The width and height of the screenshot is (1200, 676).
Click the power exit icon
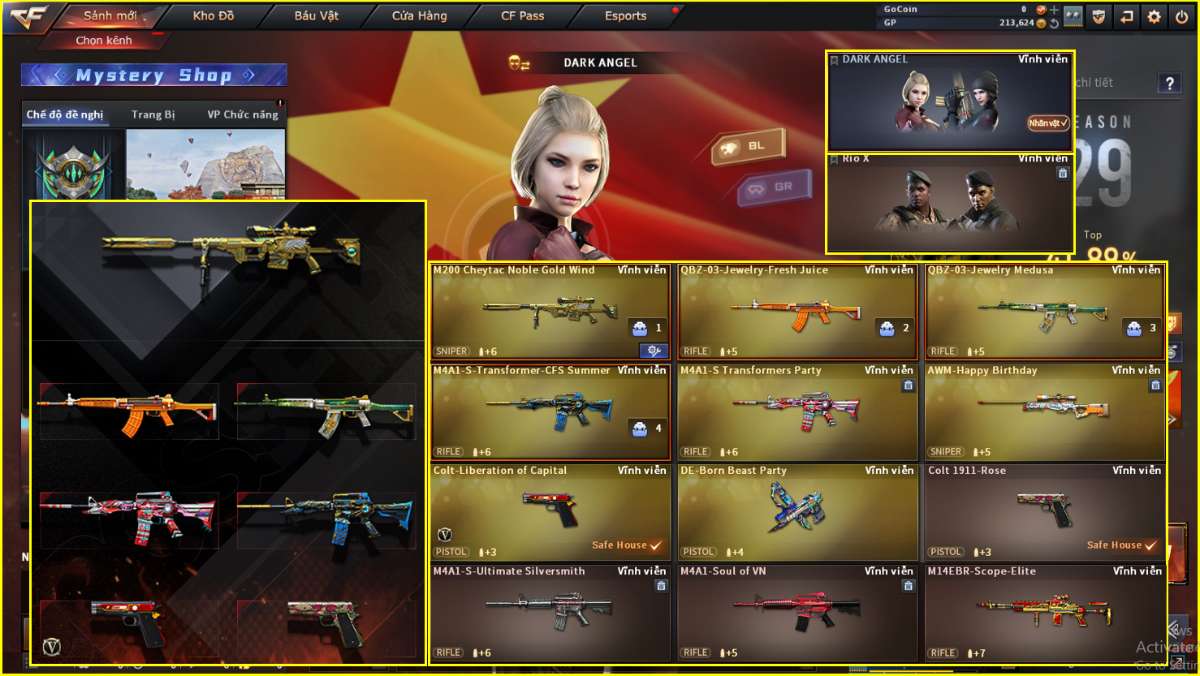(x=1181, y=16)
